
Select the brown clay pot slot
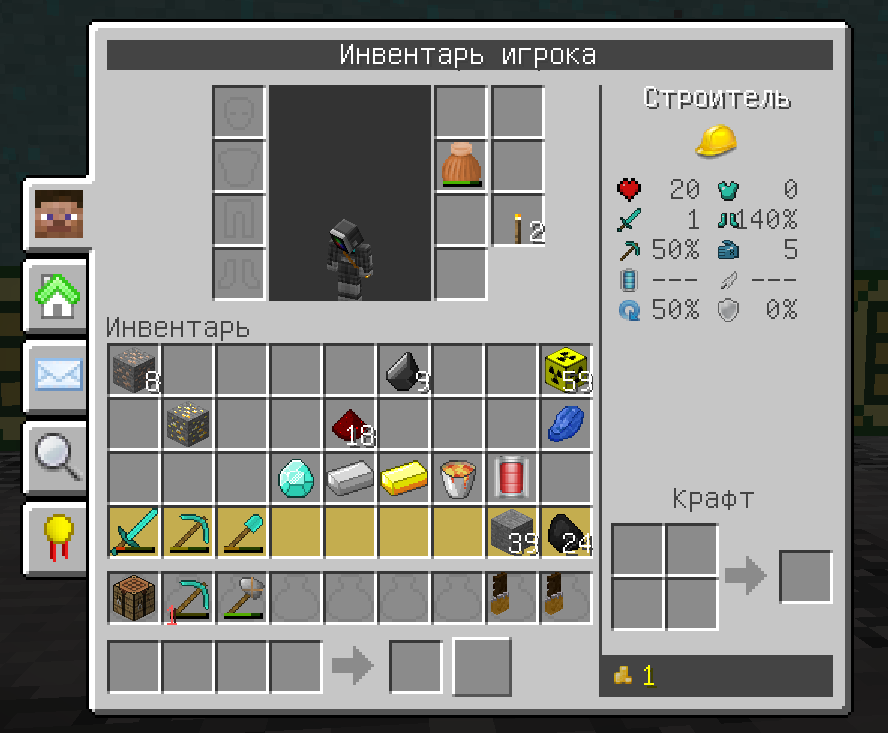pos(461,165)
